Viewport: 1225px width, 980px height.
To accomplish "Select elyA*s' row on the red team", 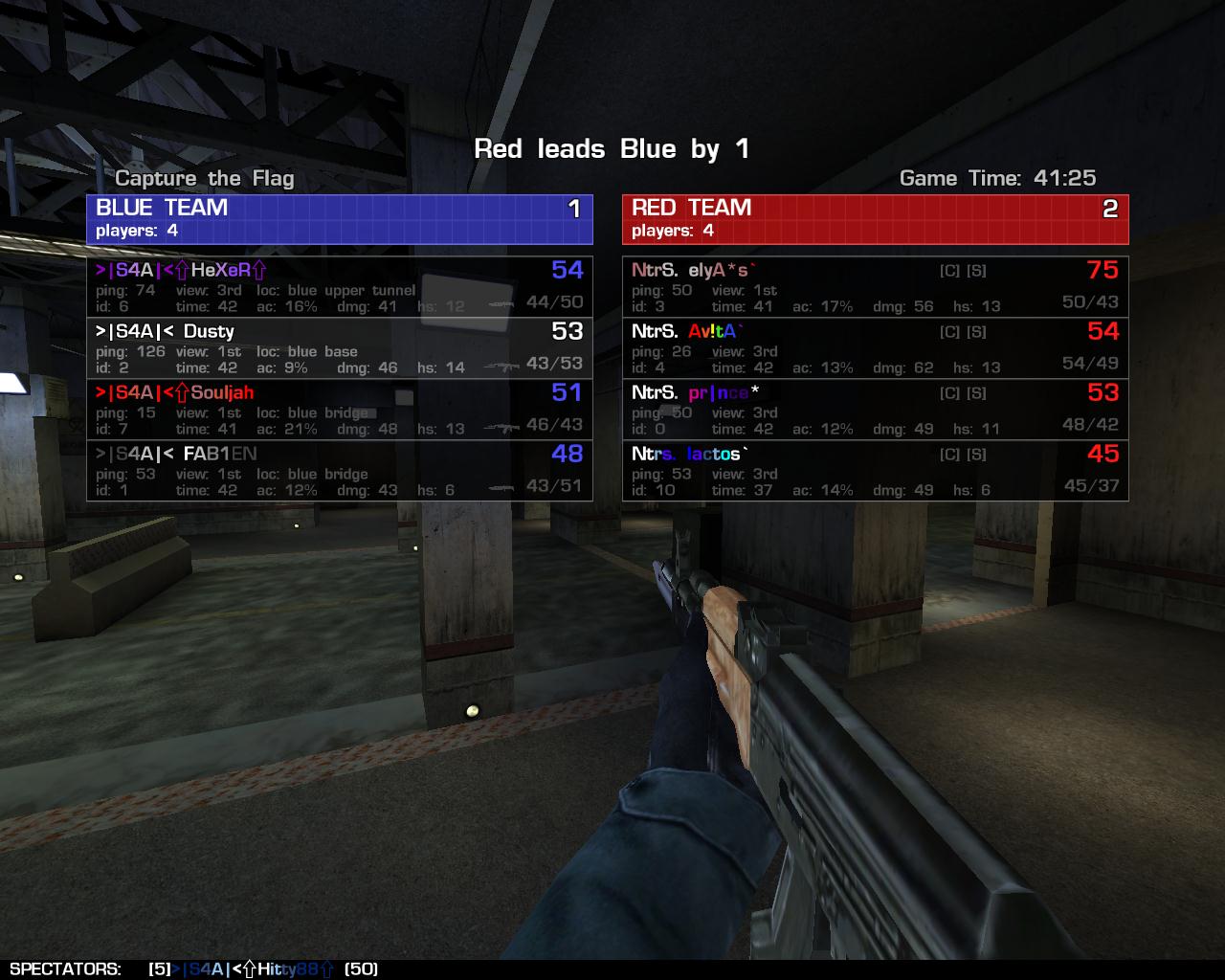I will (x=875, y=286).
